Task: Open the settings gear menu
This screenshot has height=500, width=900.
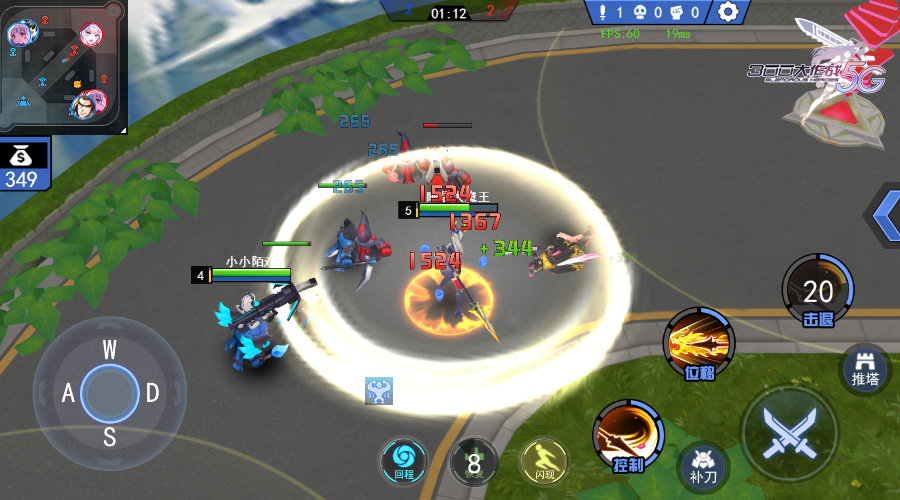Action: 729,12
